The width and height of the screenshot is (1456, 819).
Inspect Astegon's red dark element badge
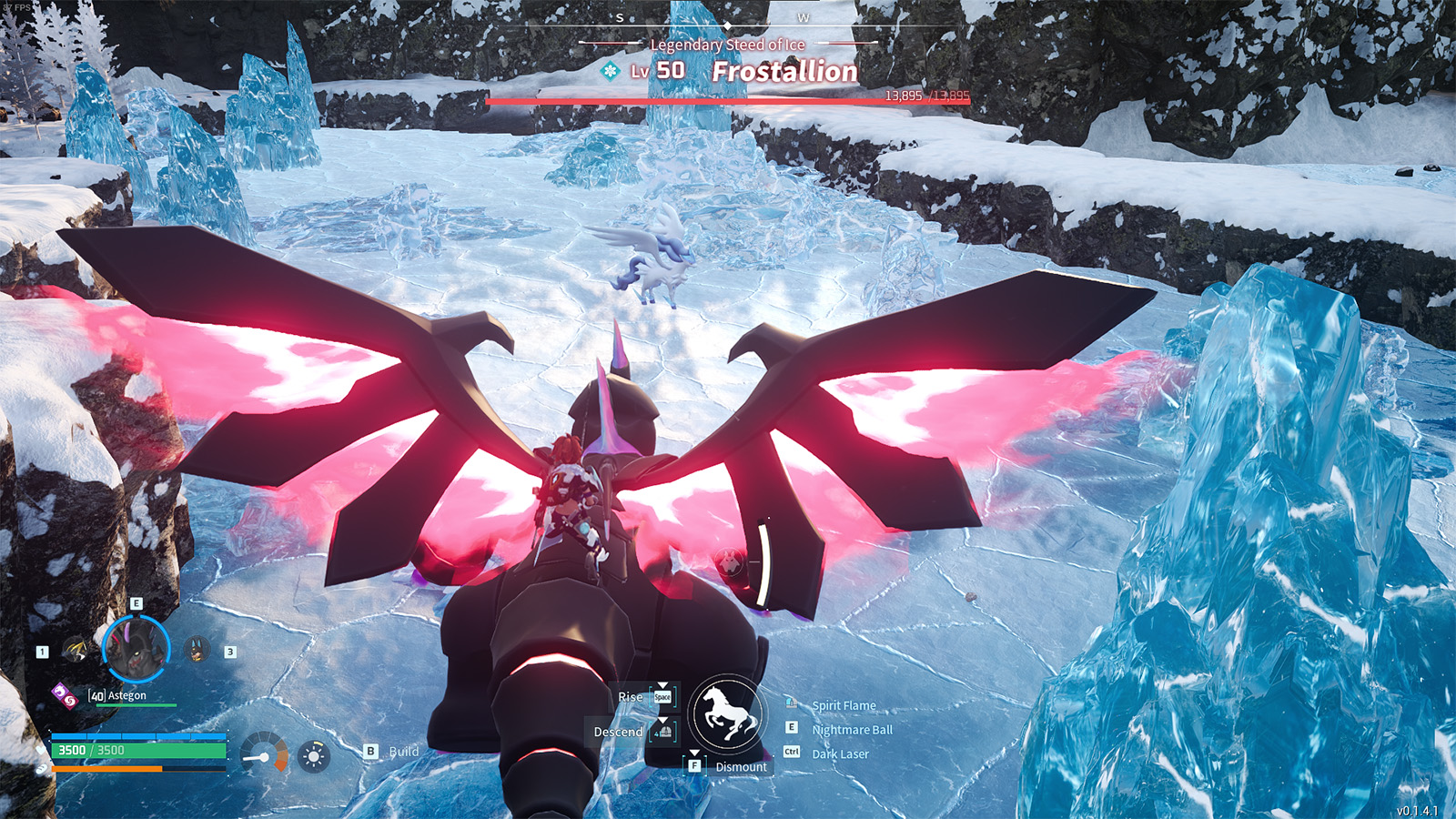[69, 699]
